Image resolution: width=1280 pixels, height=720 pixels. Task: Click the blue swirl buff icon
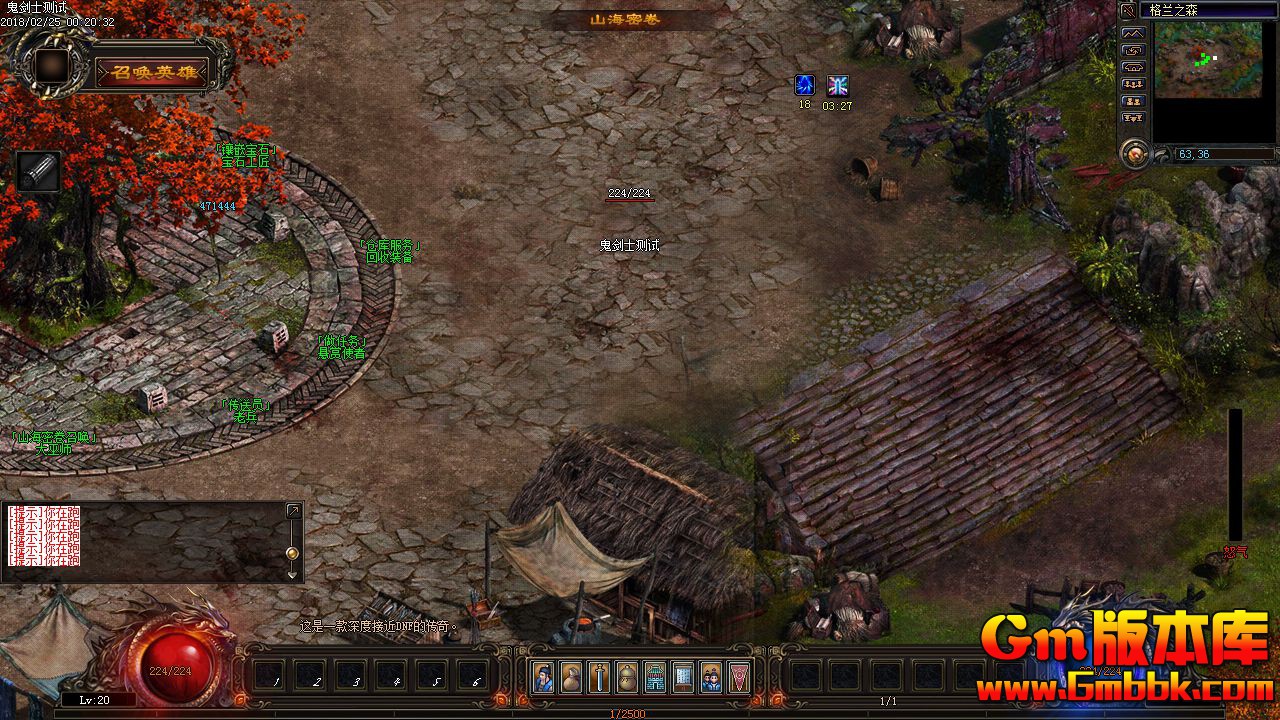pyautogui.click(x=804, y=85)
